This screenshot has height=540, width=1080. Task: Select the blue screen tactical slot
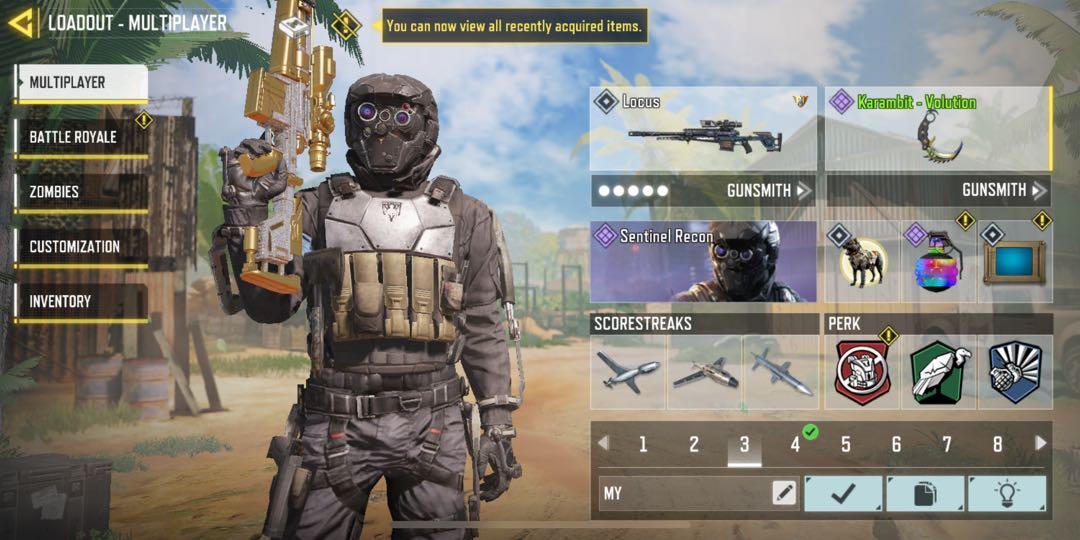(x=1014, y=262)
